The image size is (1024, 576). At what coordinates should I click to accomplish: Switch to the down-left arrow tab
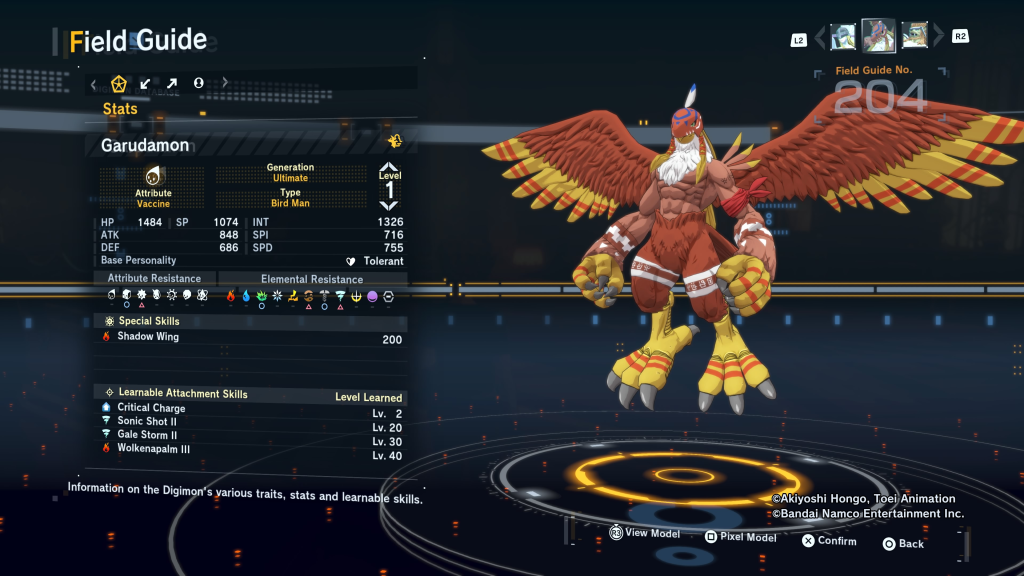tap(146, 83)
